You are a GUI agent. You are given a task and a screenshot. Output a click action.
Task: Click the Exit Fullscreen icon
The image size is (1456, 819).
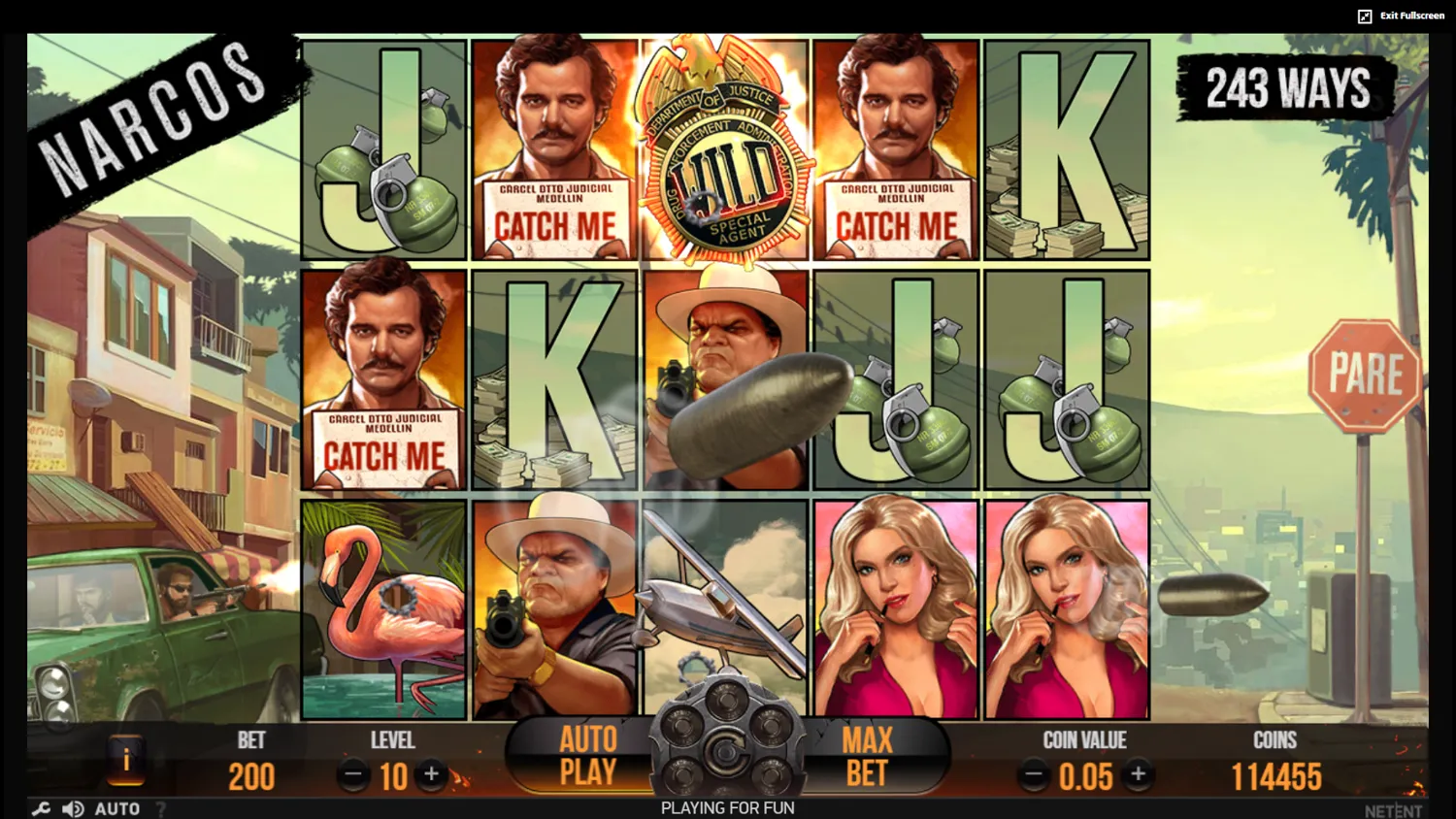(1365, 15)
